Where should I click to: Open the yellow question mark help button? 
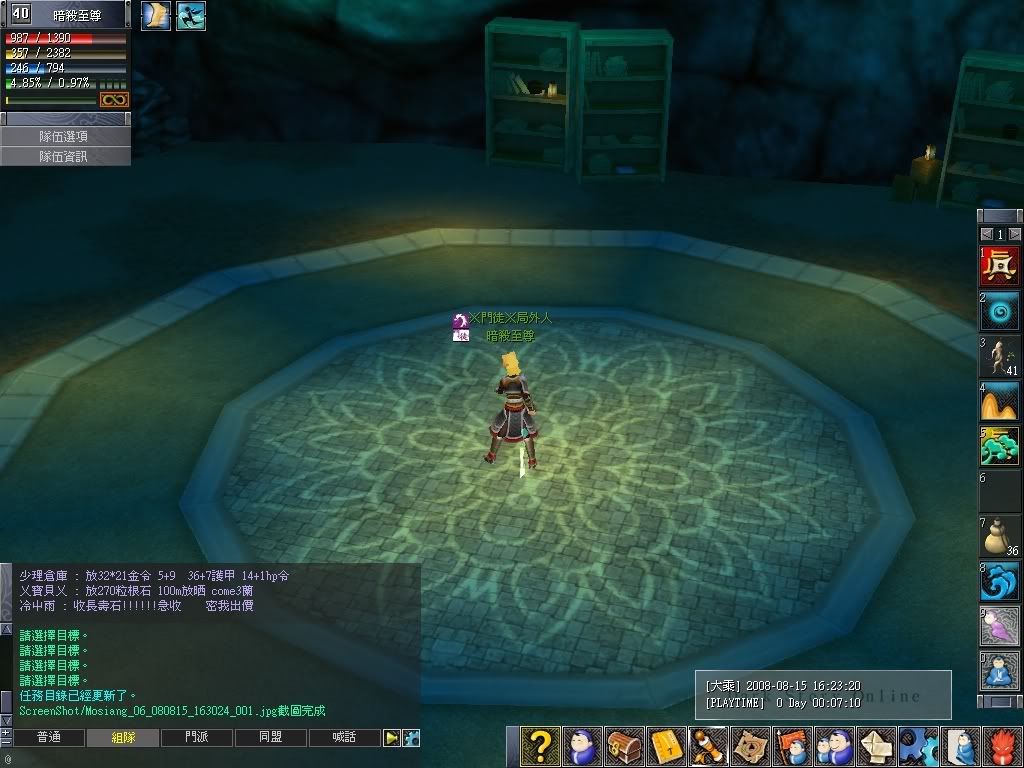point(539,746)
